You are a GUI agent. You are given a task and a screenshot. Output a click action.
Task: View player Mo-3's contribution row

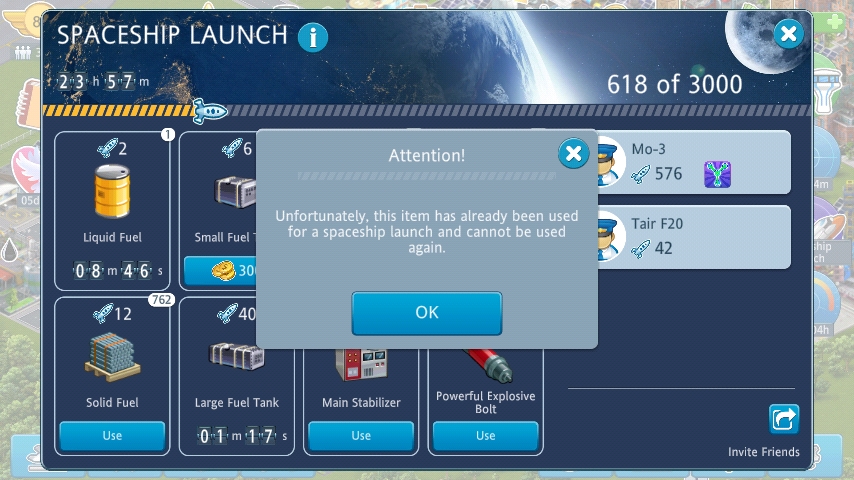690,162
